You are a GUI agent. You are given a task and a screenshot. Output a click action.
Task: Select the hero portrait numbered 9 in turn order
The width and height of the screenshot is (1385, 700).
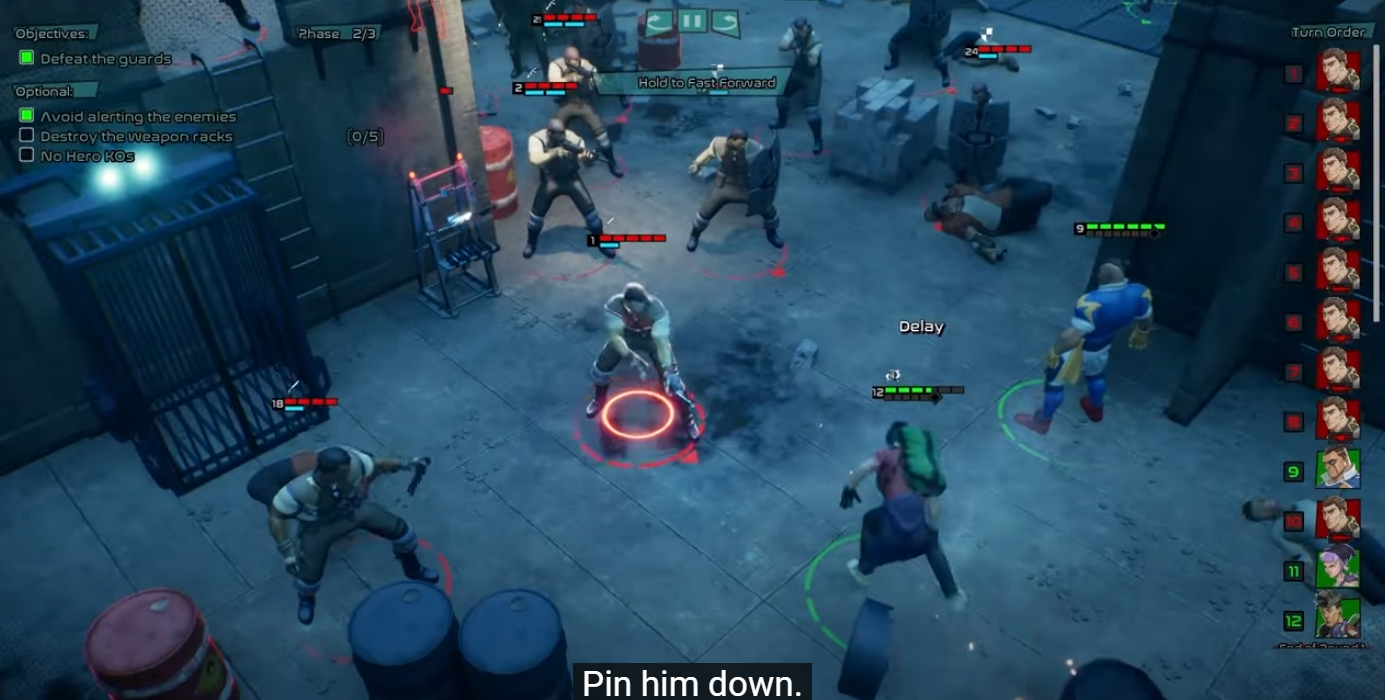[x=1337, y=469]
